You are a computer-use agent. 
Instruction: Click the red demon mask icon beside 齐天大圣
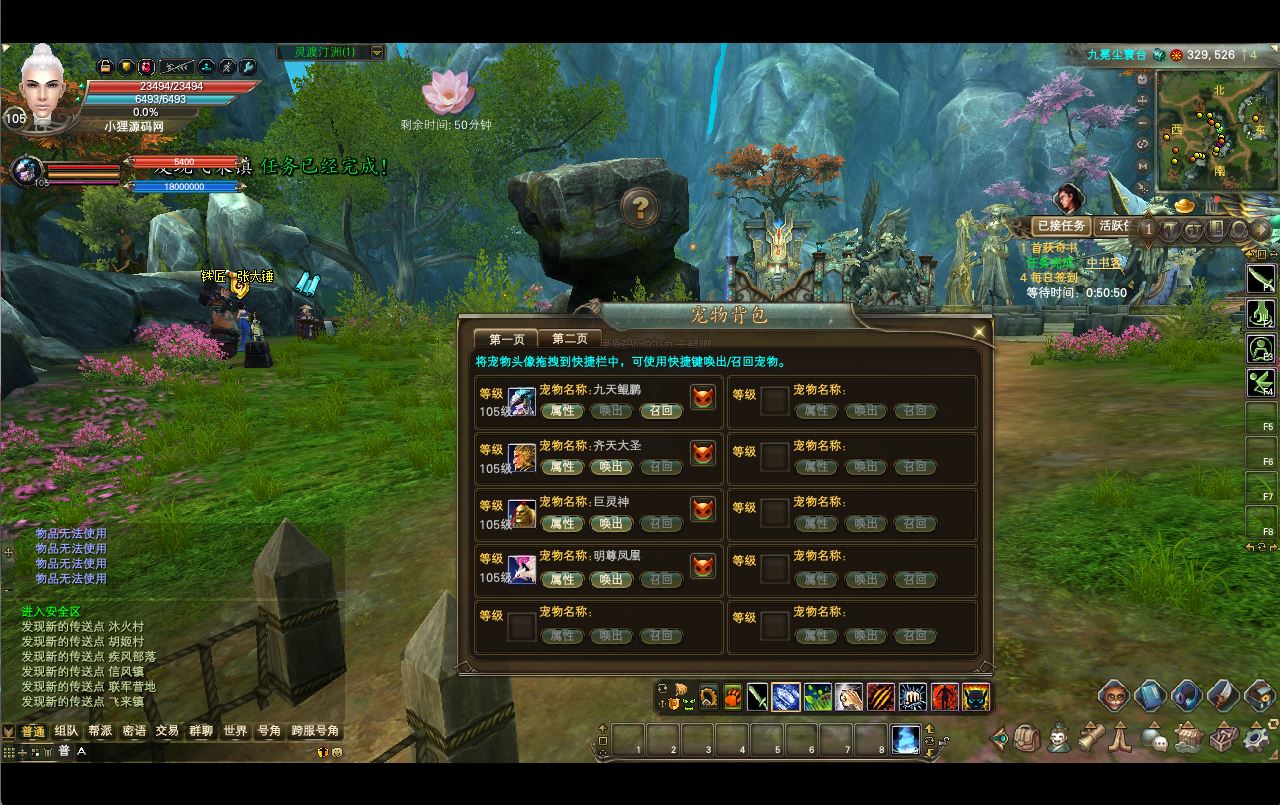(x=703, y=453)
